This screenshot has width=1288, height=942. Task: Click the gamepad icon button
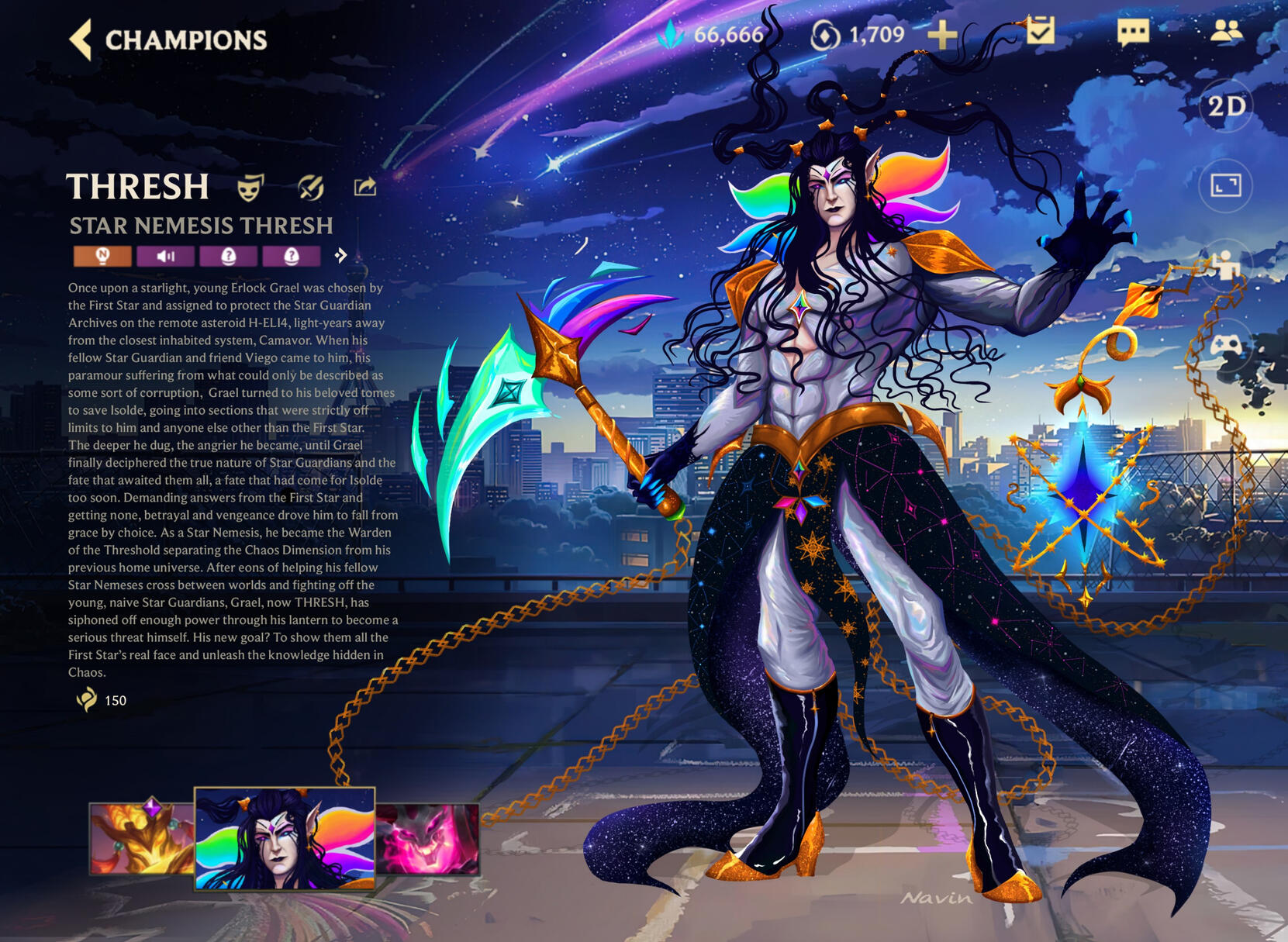coord(1226,343)
